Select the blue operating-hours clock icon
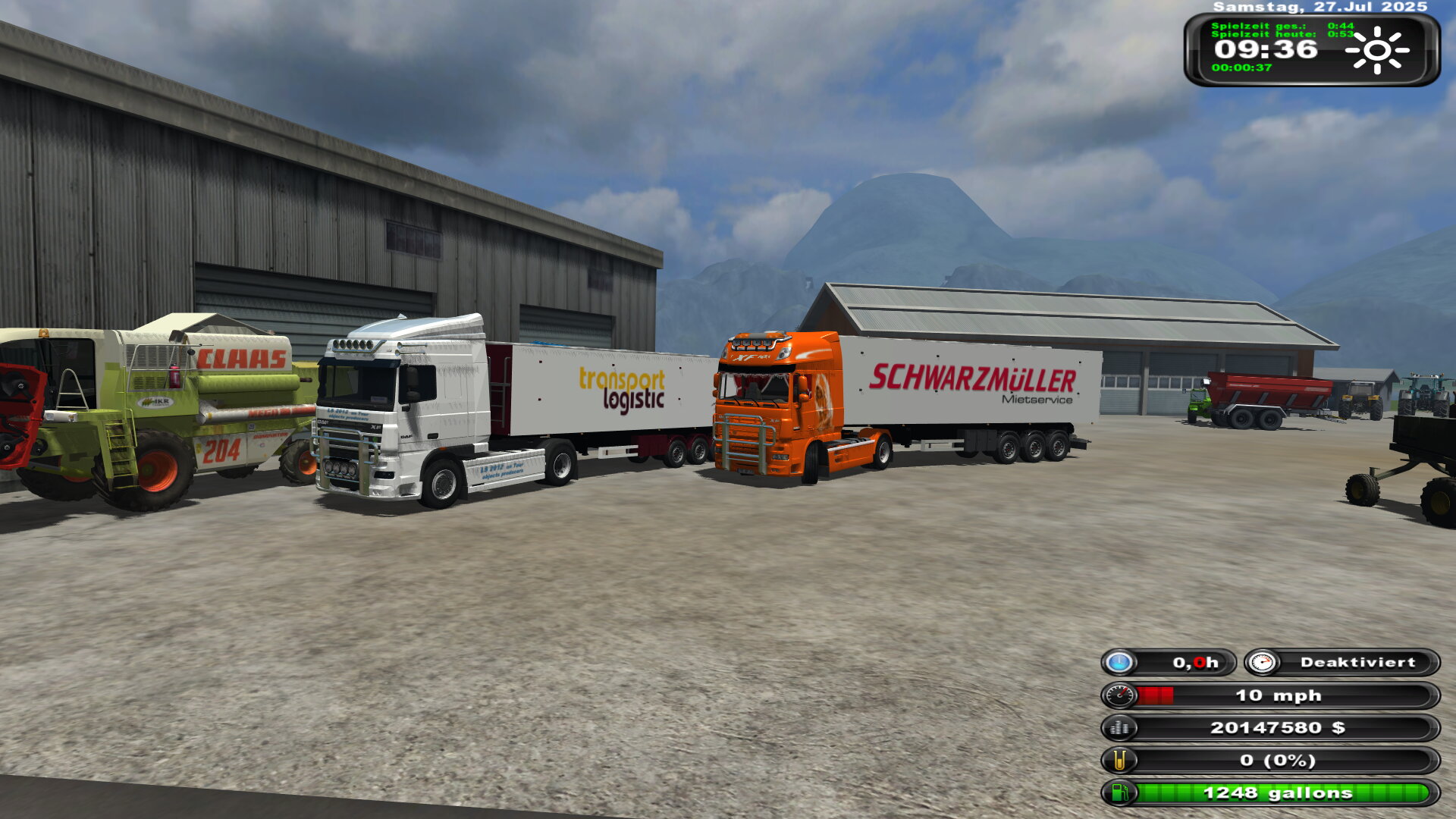The width and height of the screenshot is (1456, 819). tap(1119, 663)
